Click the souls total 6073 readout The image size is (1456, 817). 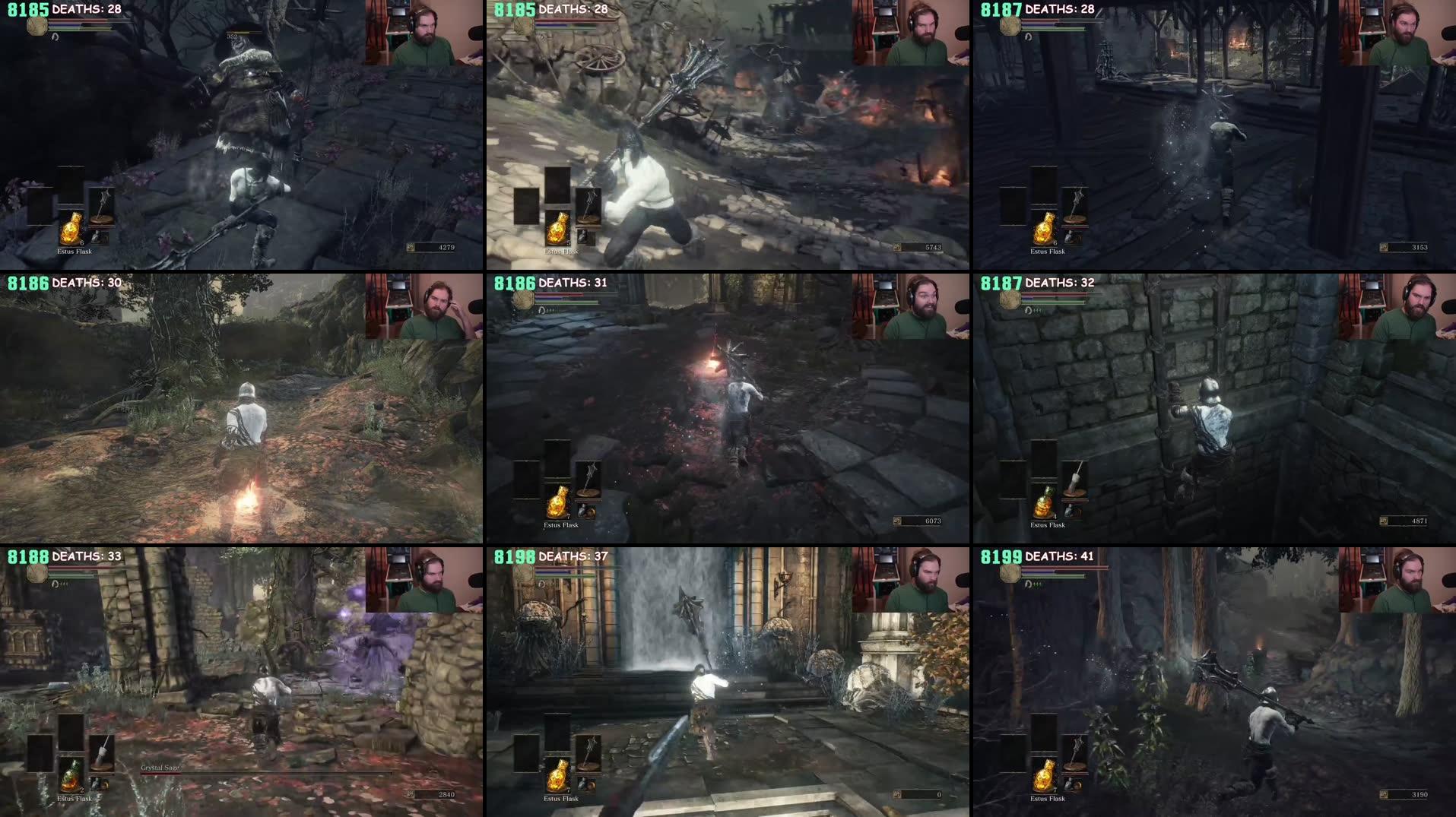[934, 521]
